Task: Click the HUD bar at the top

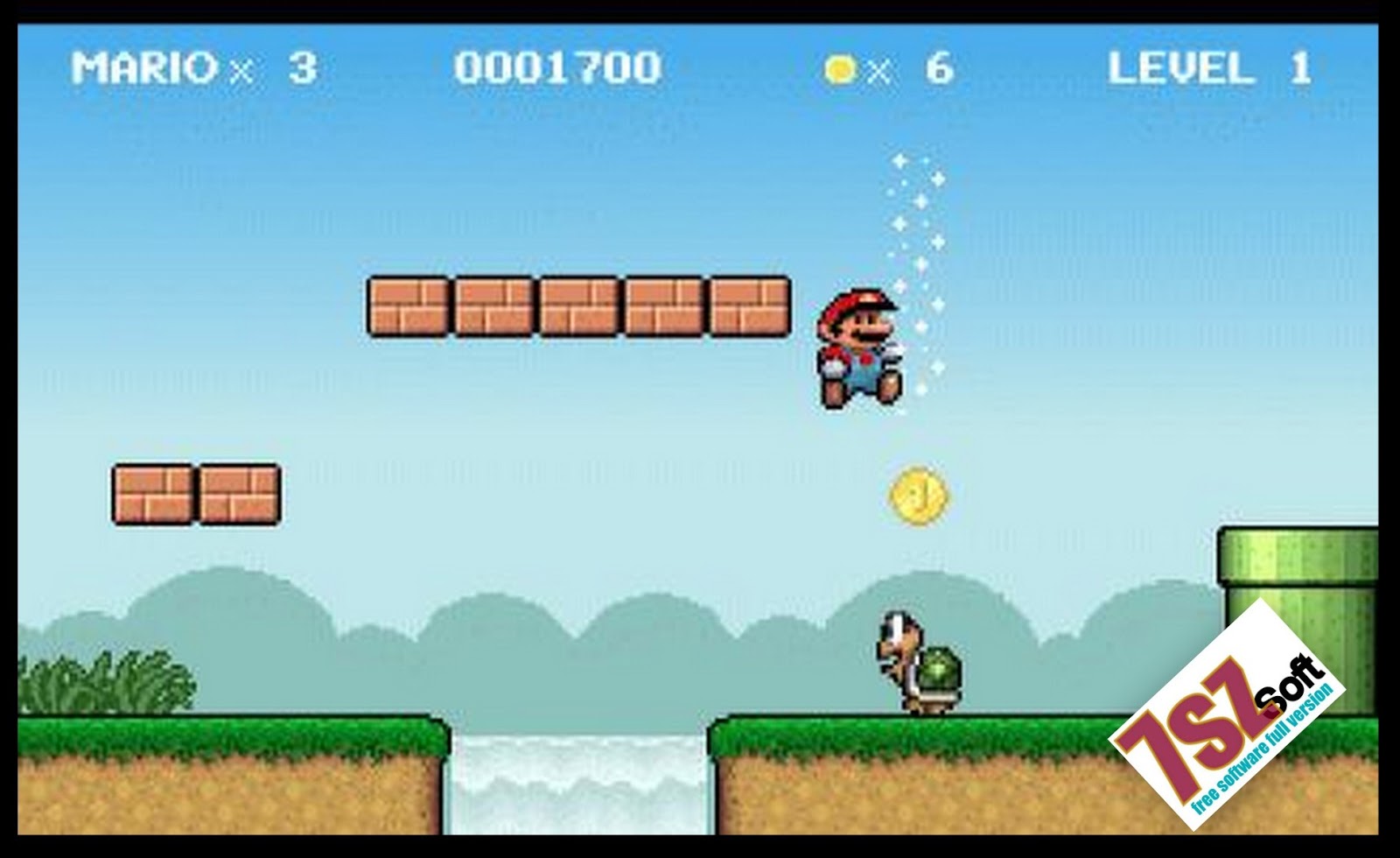Action: [700, 65]
